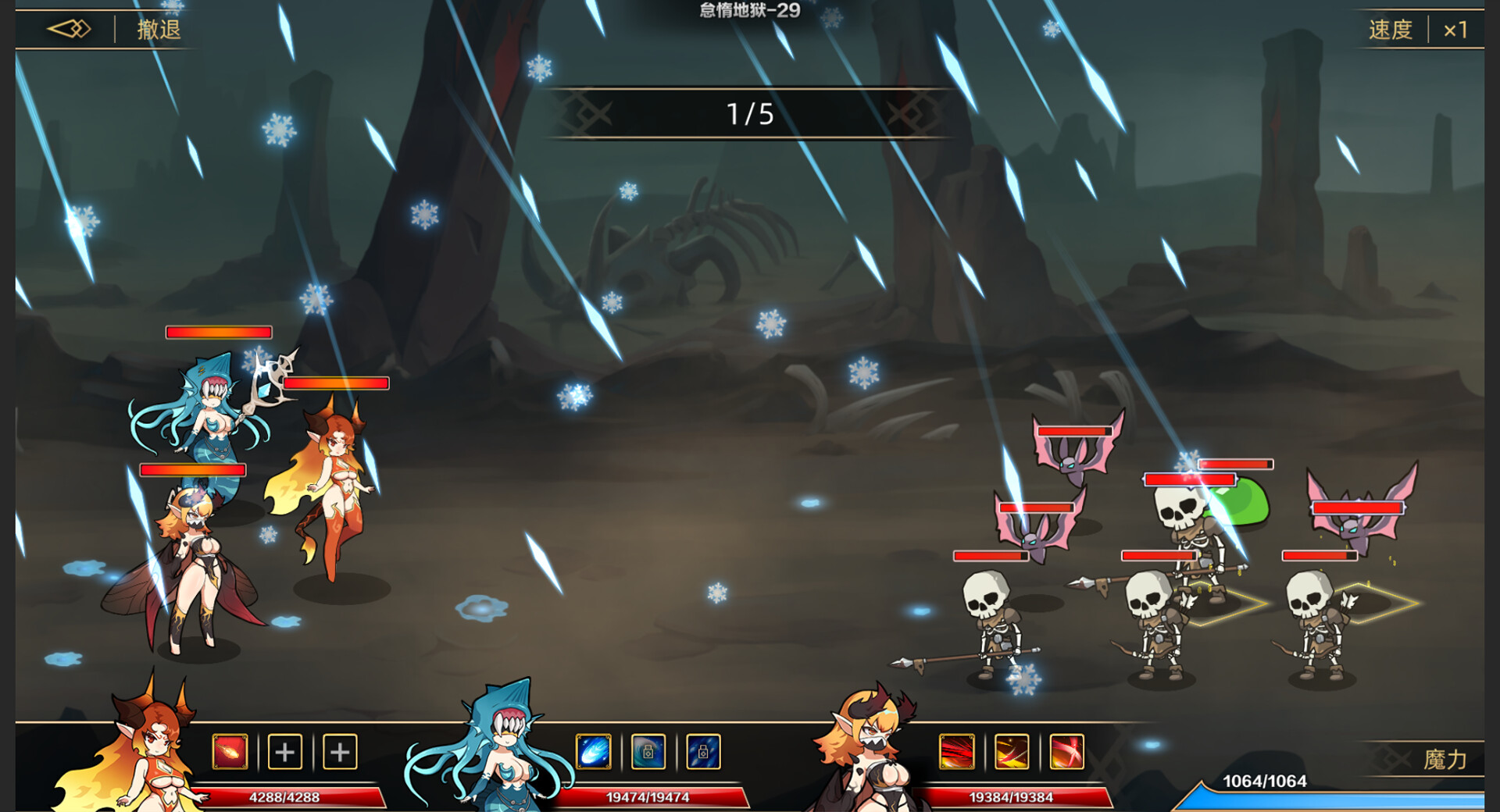Open the second empty + skill slot
The height and width of the screenshot is (812, 1500).
[x=340, y=752]
